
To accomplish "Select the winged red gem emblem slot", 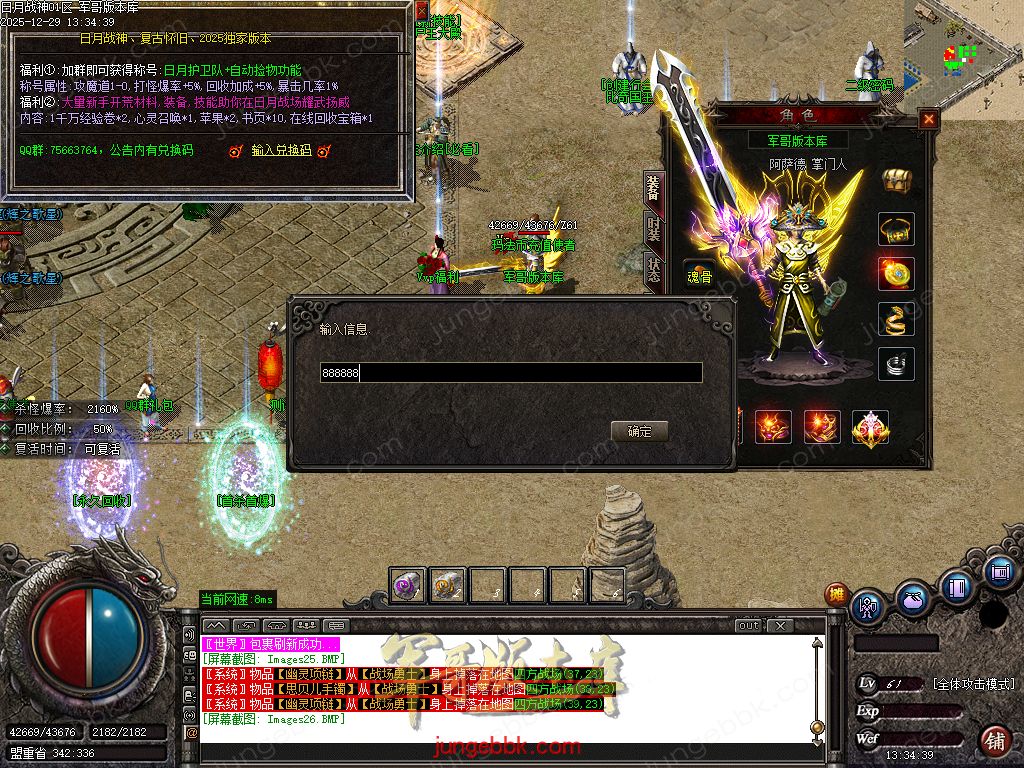I will pos(870,427).
